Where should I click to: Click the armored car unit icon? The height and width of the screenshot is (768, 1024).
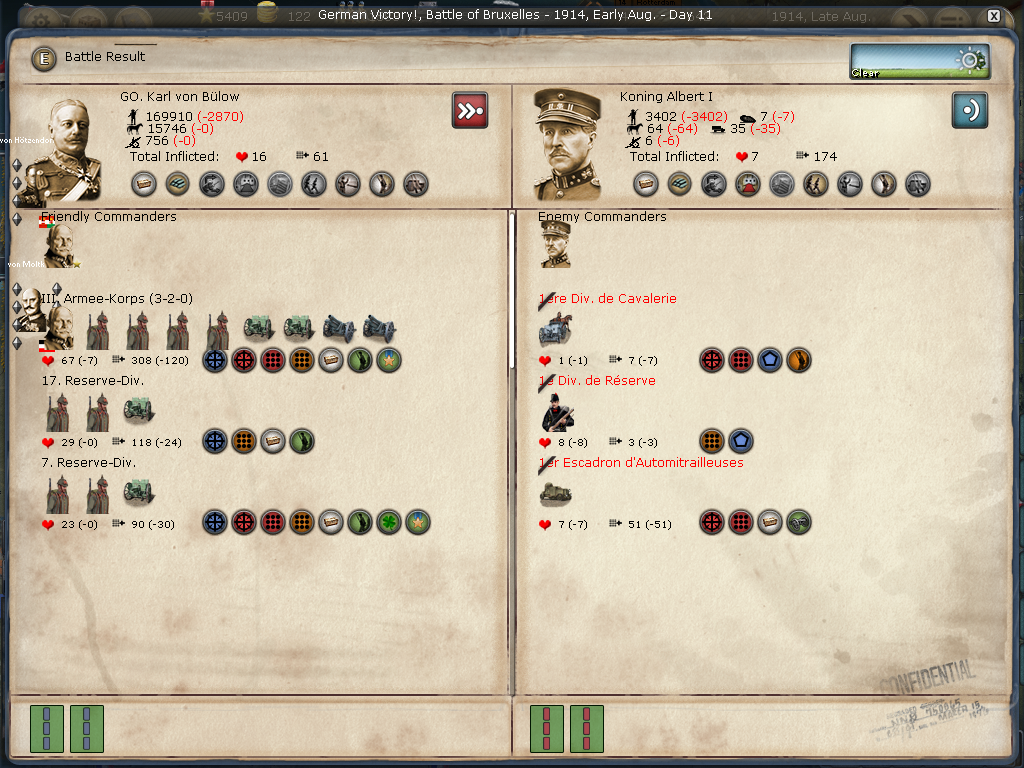[556, 494]
